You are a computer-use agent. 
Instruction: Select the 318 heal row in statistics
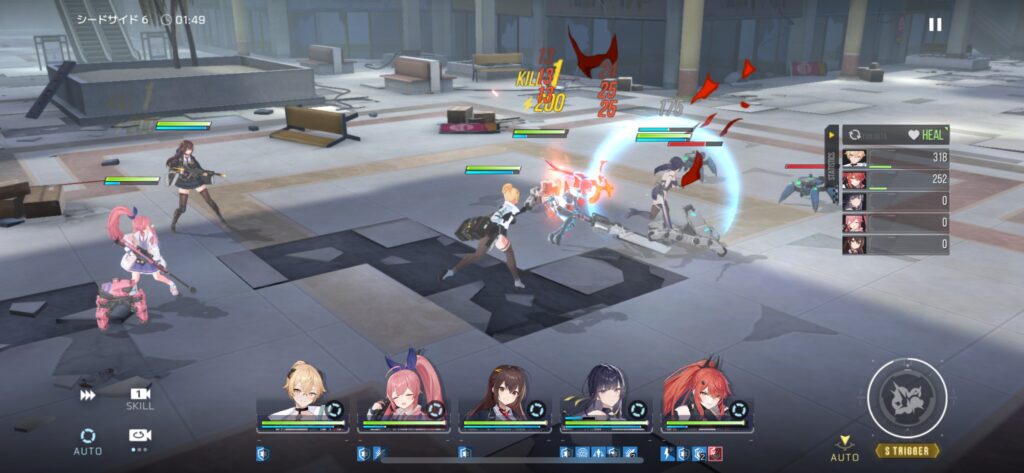(x=895, y=158)
